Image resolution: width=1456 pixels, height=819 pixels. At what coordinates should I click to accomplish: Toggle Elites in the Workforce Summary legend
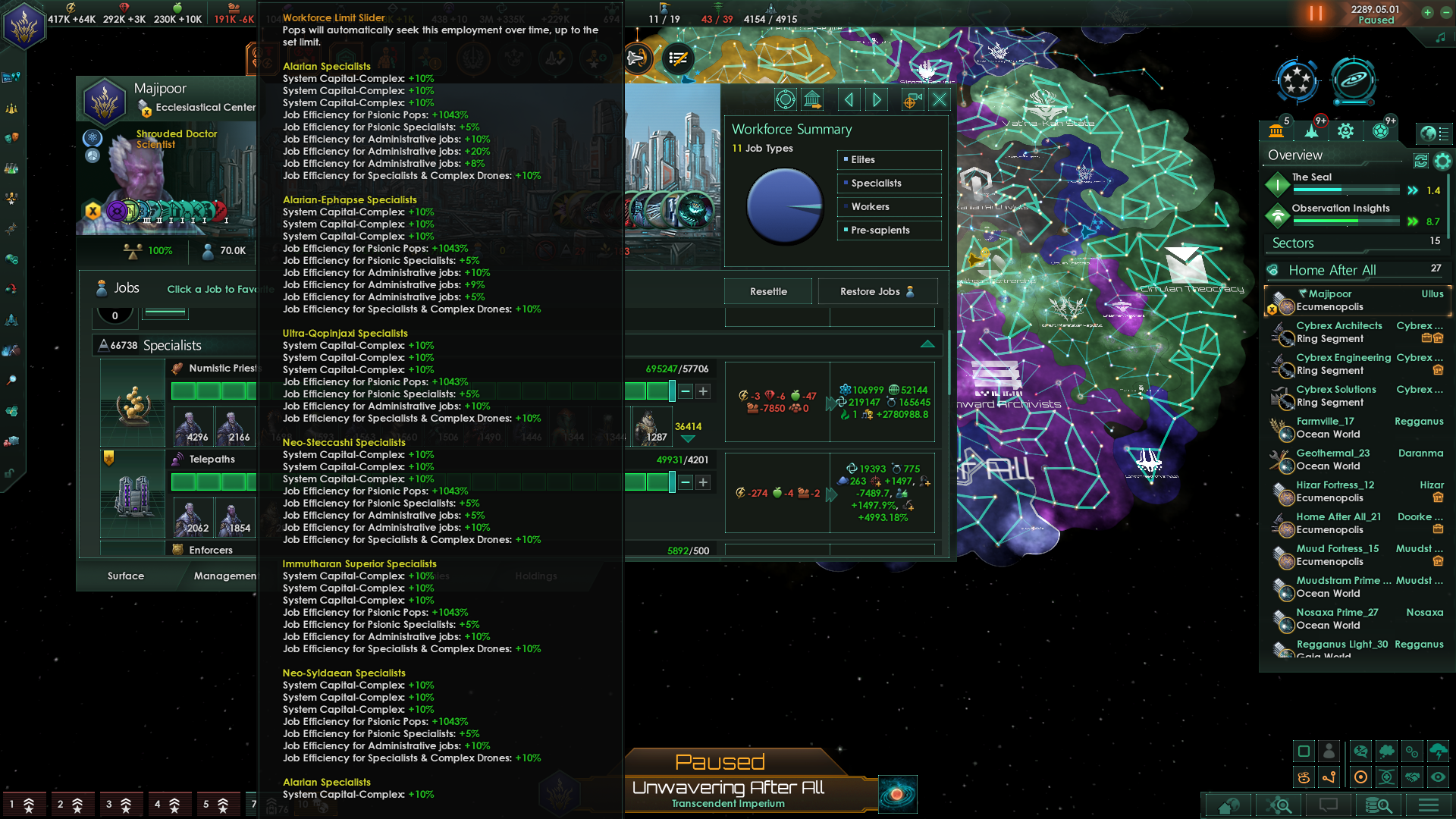[x=888, y=159]
